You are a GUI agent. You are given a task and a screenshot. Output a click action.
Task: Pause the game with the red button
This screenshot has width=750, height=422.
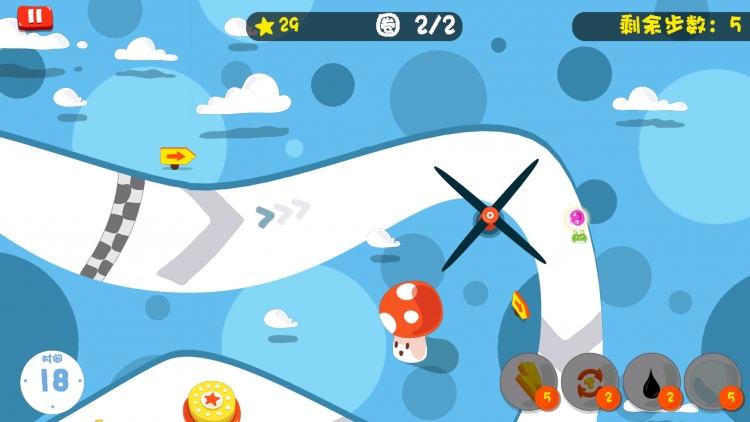tap(35, 17)
